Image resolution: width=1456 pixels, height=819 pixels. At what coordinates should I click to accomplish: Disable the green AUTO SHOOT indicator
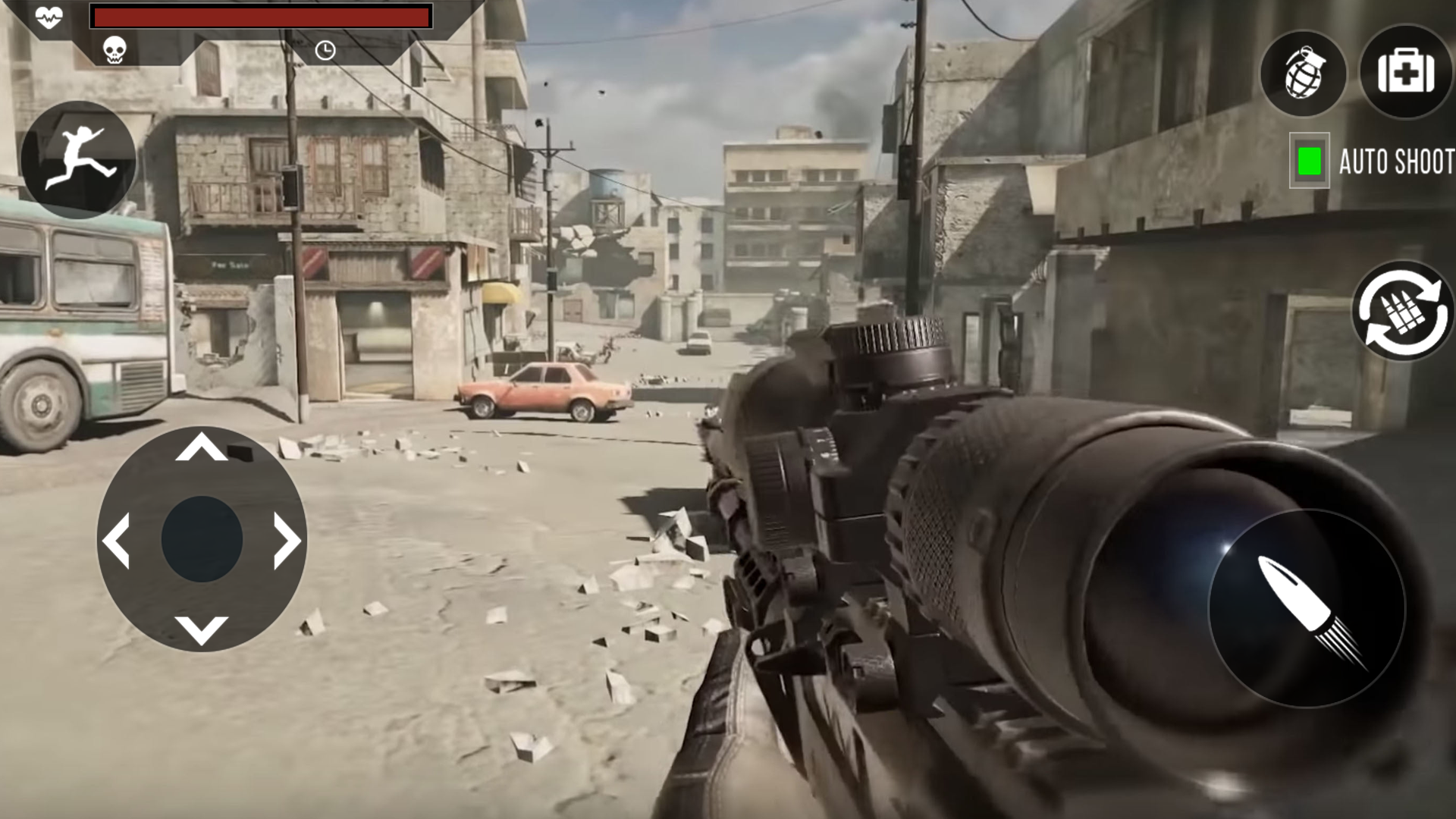coord(1310,159)
